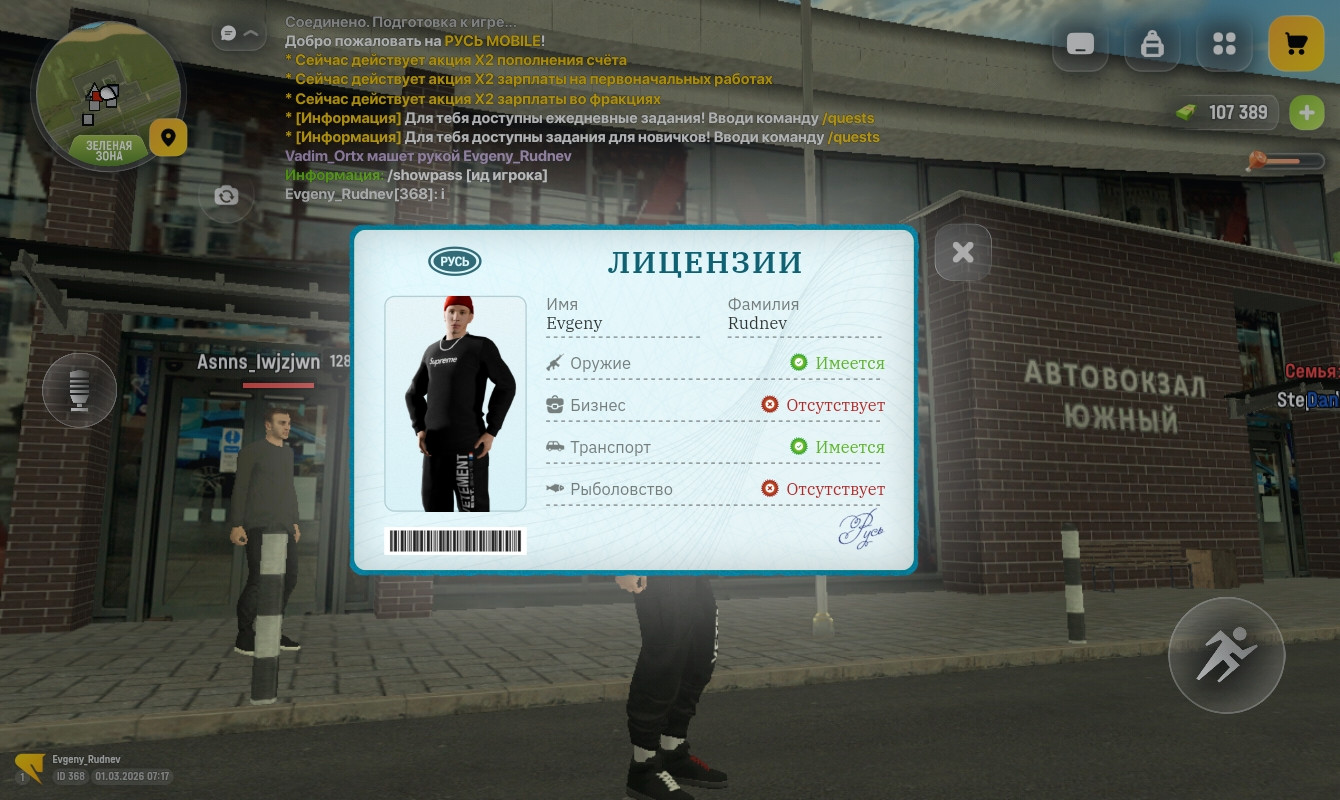Open the chat bubble icon
This screenshot has height=800, width=1340.
click(228, 32)
